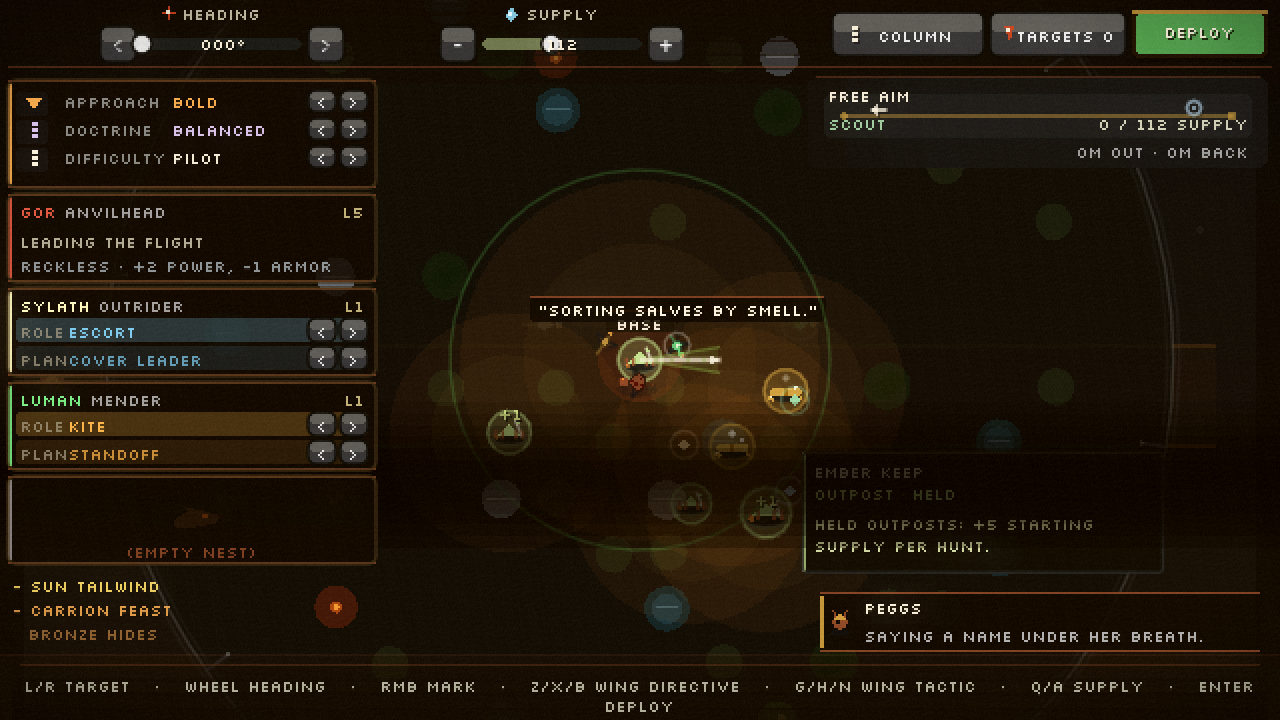Open the Targets 0 button
This screenshot has width=1280, height=720.
tap(1058, 36)
